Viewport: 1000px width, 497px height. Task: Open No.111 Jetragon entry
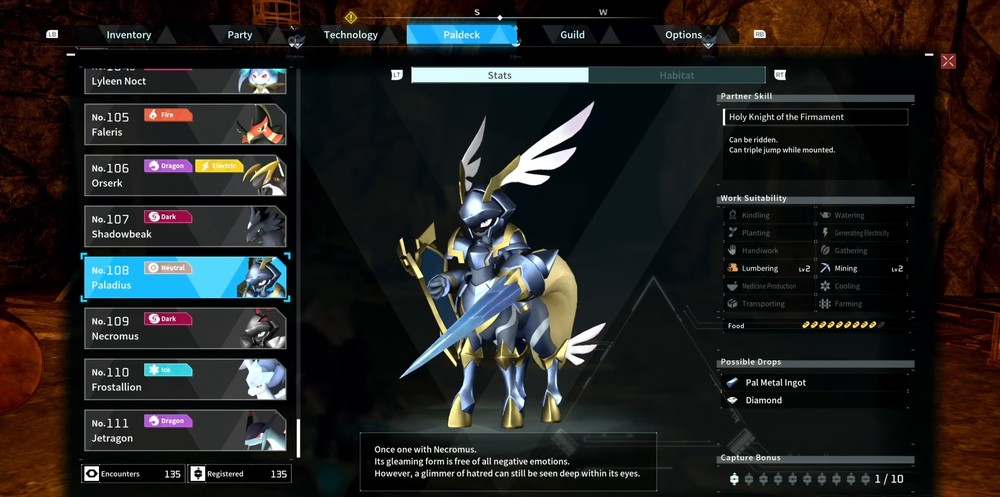coord(185,430)
